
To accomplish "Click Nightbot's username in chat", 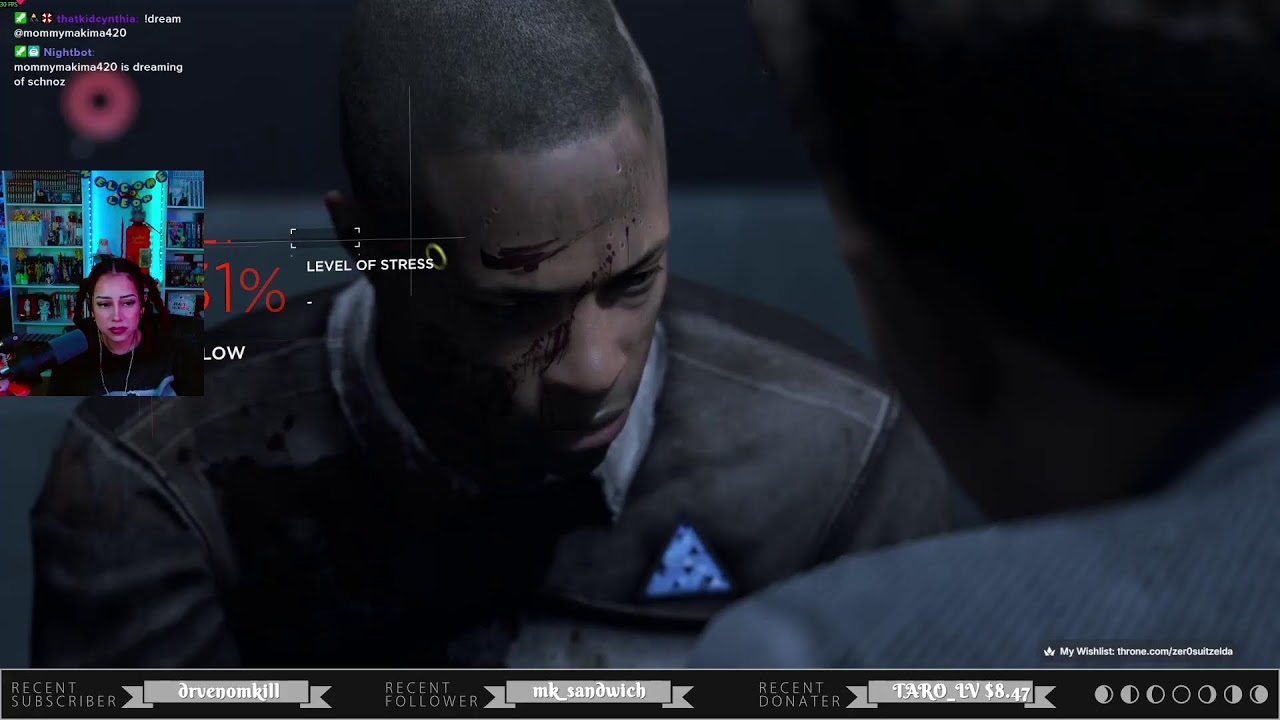I will [x=67, y=52].
